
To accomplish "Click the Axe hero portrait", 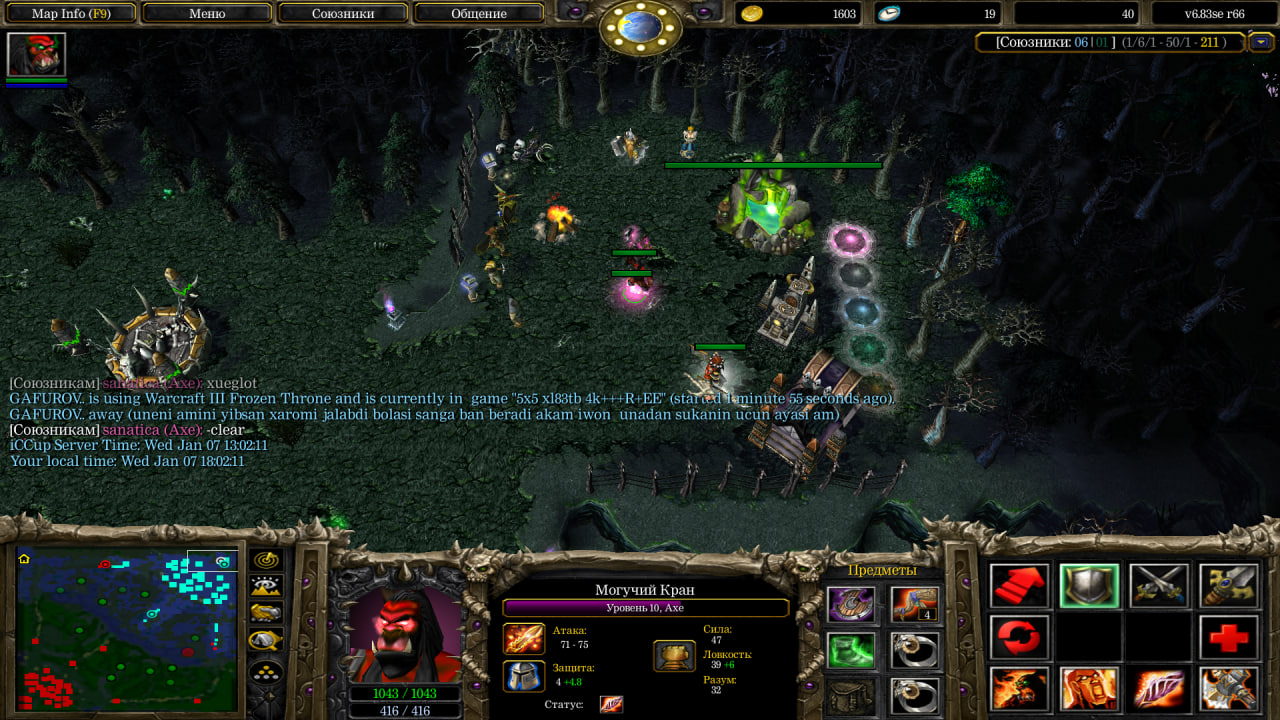I will (404, 634).
